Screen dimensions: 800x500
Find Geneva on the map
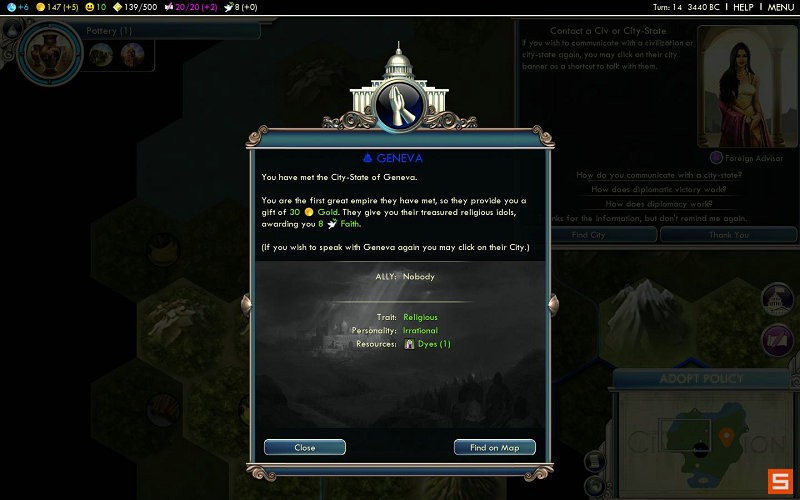494,447
